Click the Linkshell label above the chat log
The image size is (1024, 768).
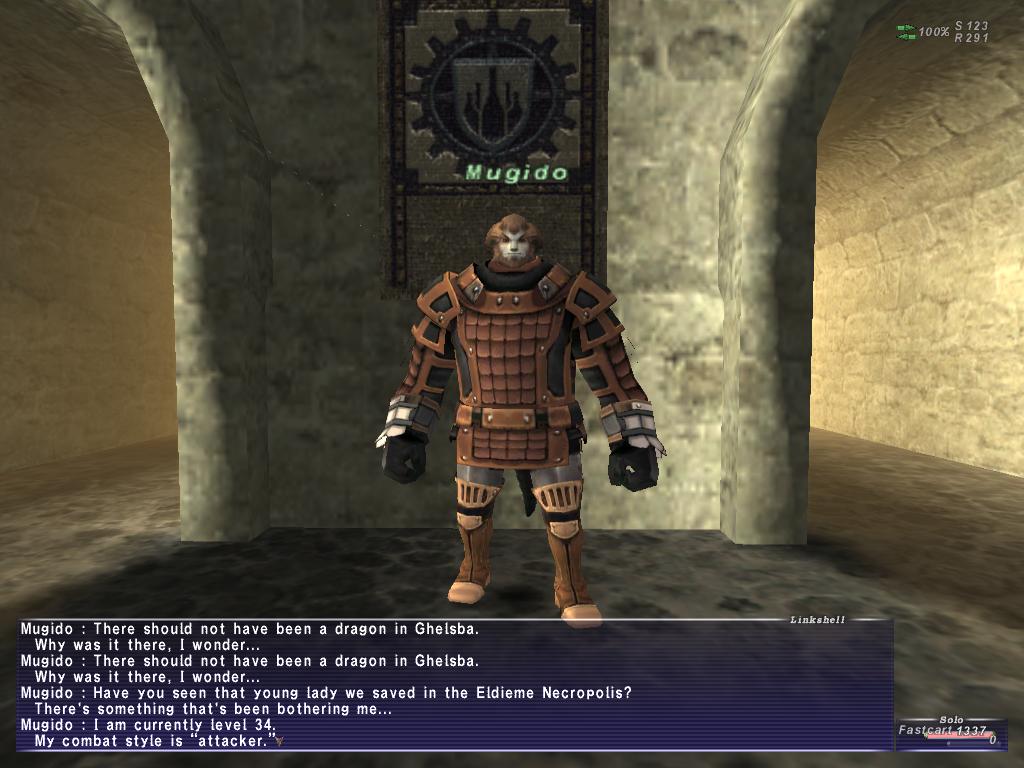(817, 620)
